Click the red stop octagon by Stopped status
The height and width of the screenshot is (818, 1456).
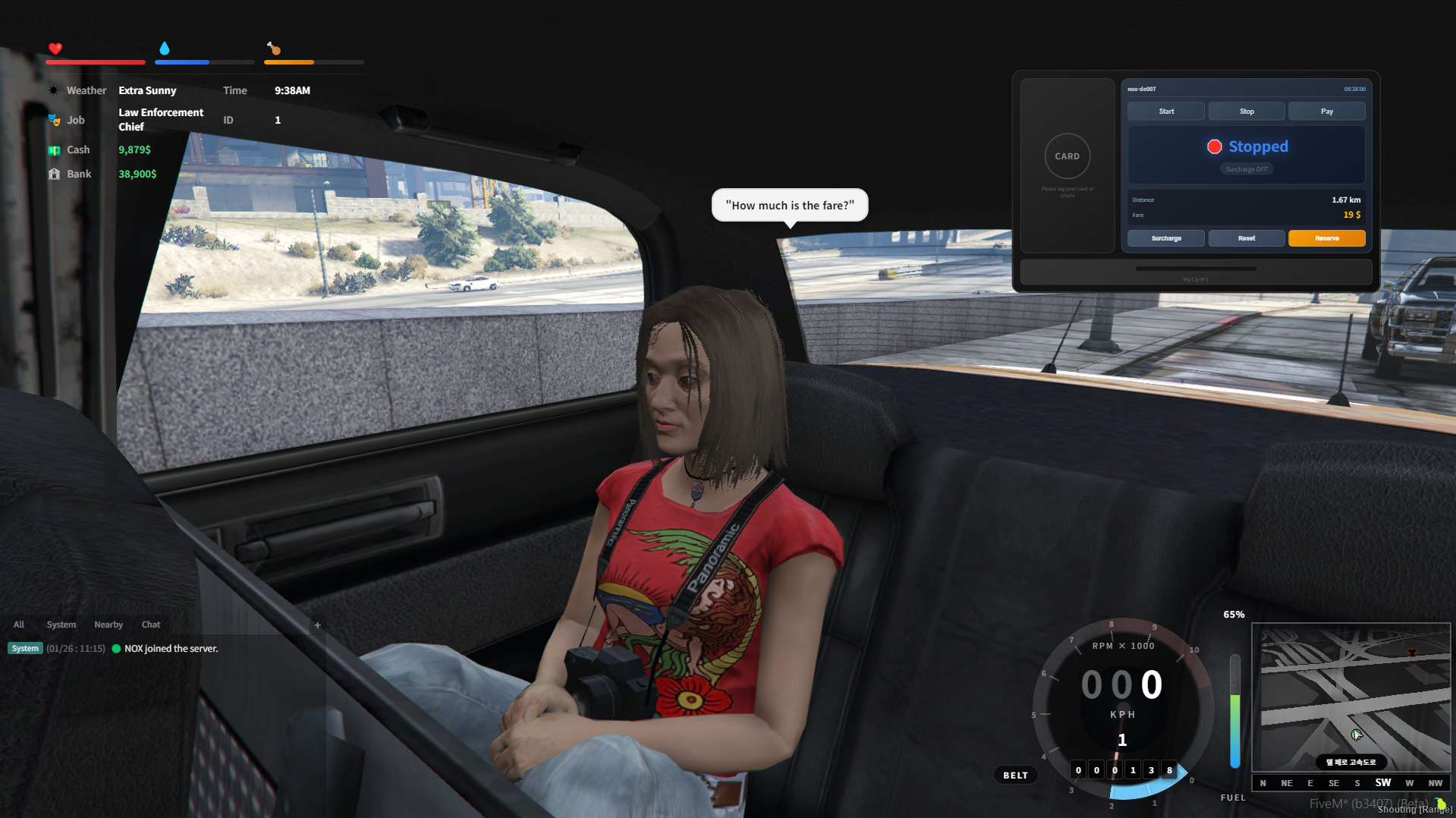coord(1215,146)
